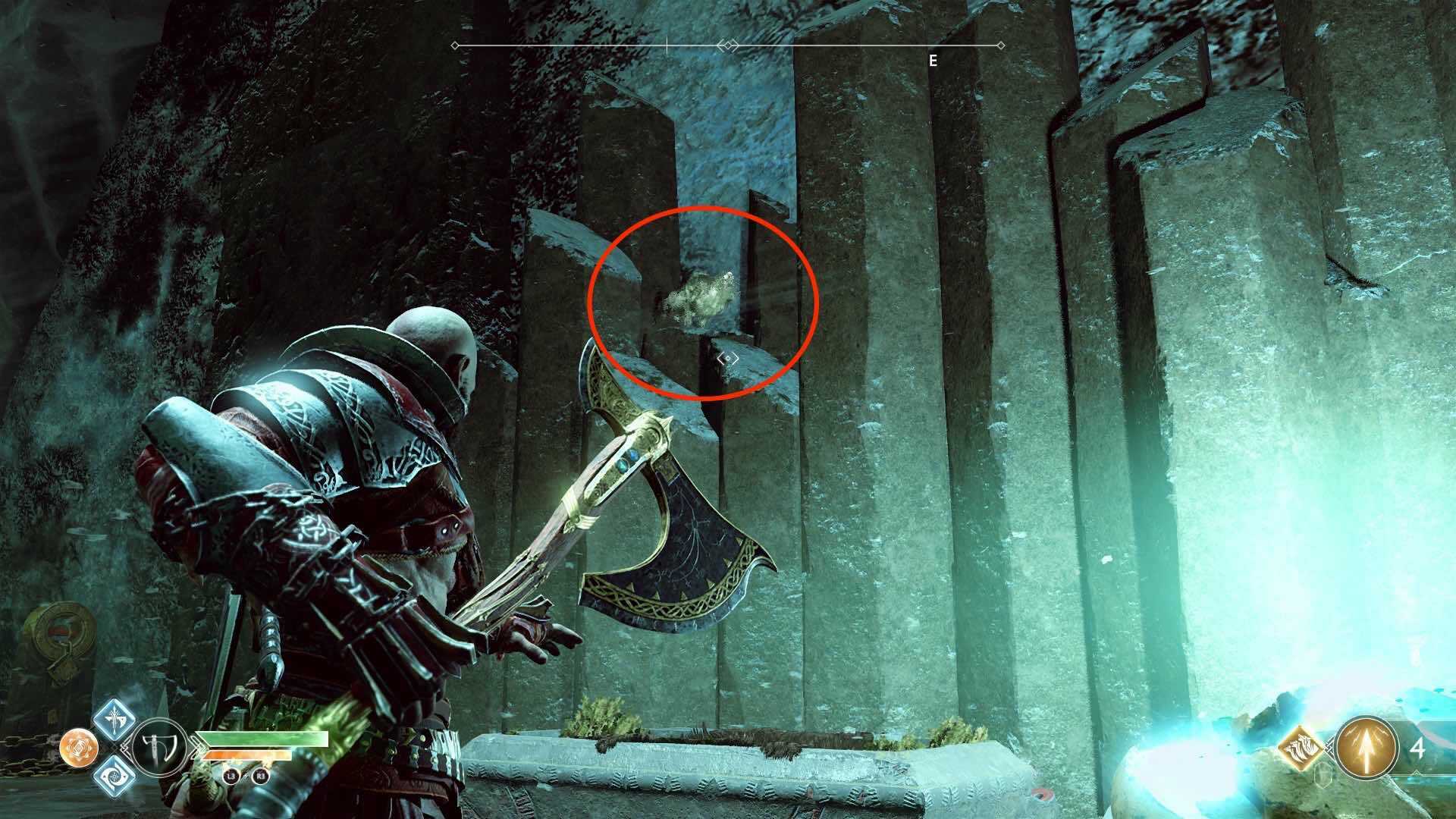Click the orange Spartan Rage medallion icon
The image size is (1456, 819).
78,748
